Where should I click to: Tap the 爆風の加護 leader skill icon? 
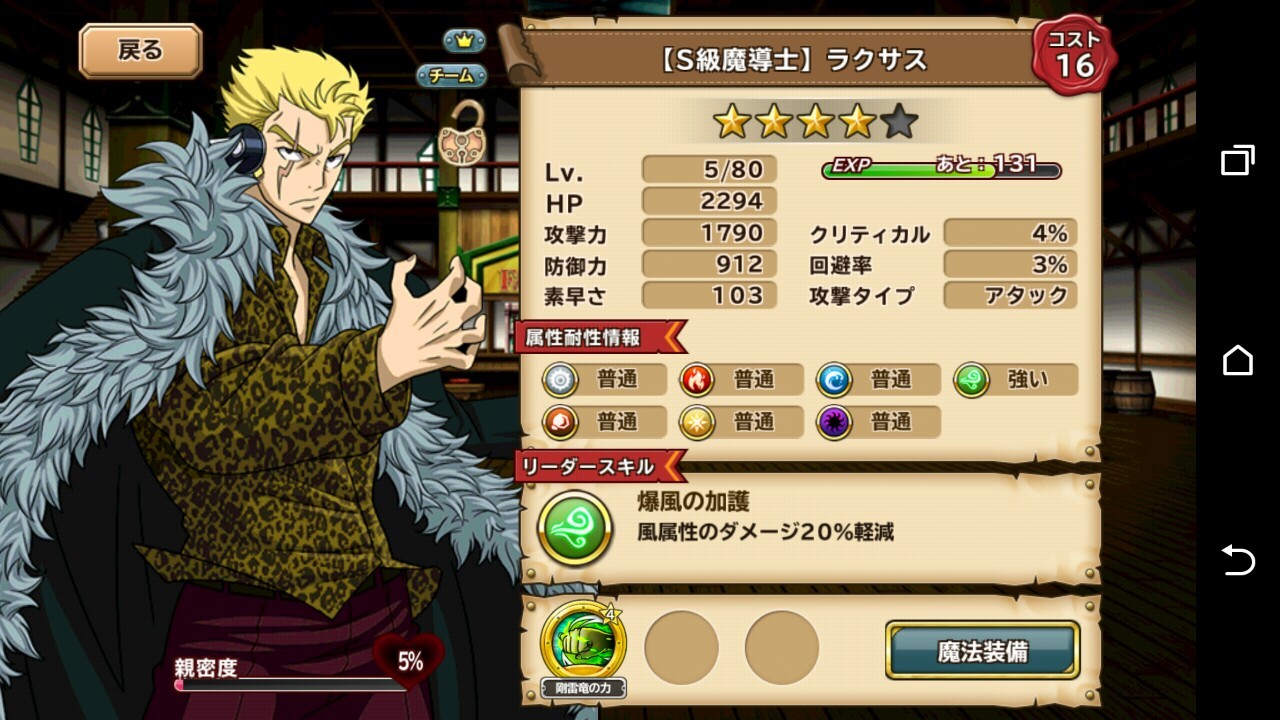(x=575, y=527)
